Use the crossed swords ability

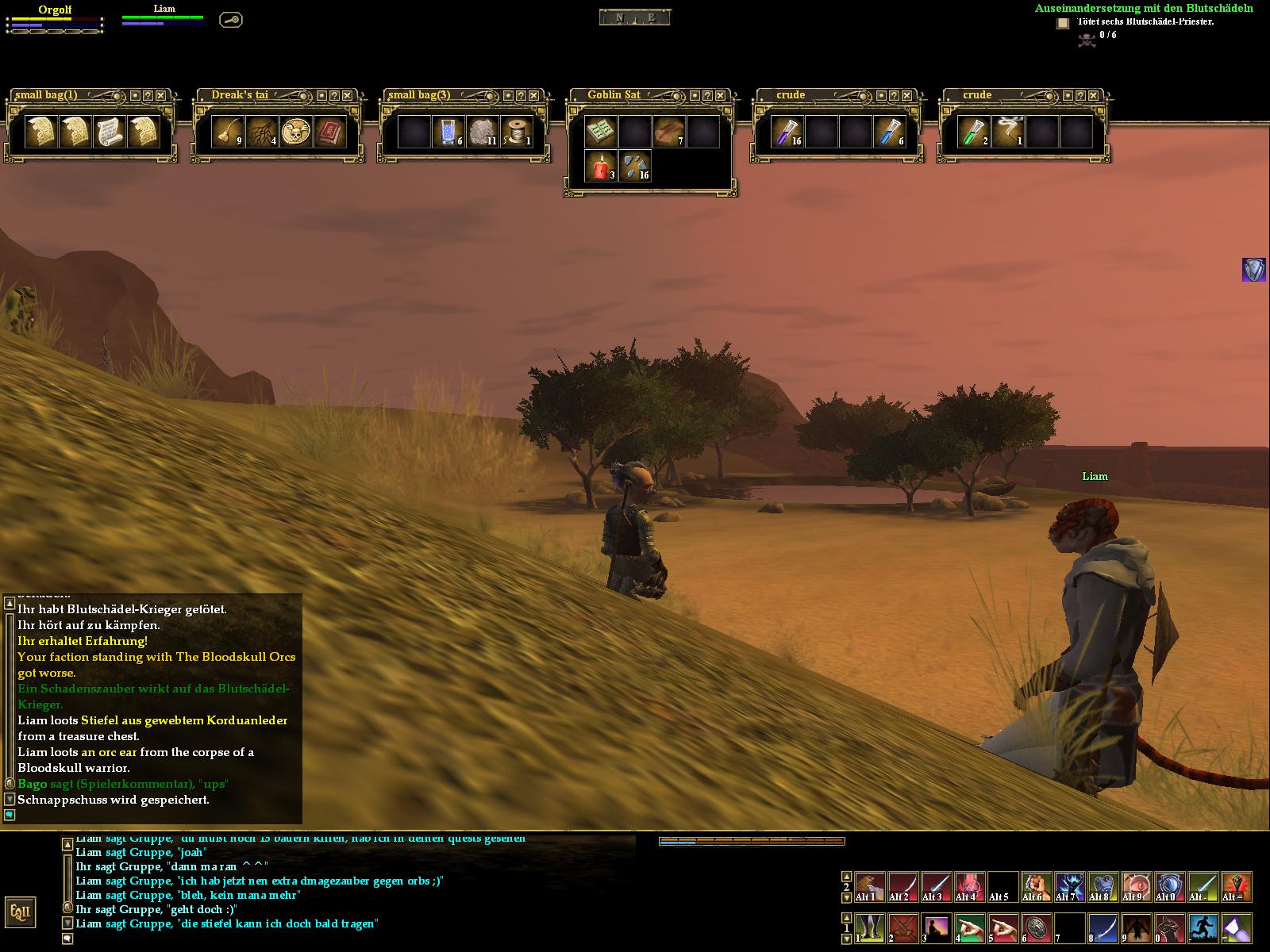[x=903, y=928]
